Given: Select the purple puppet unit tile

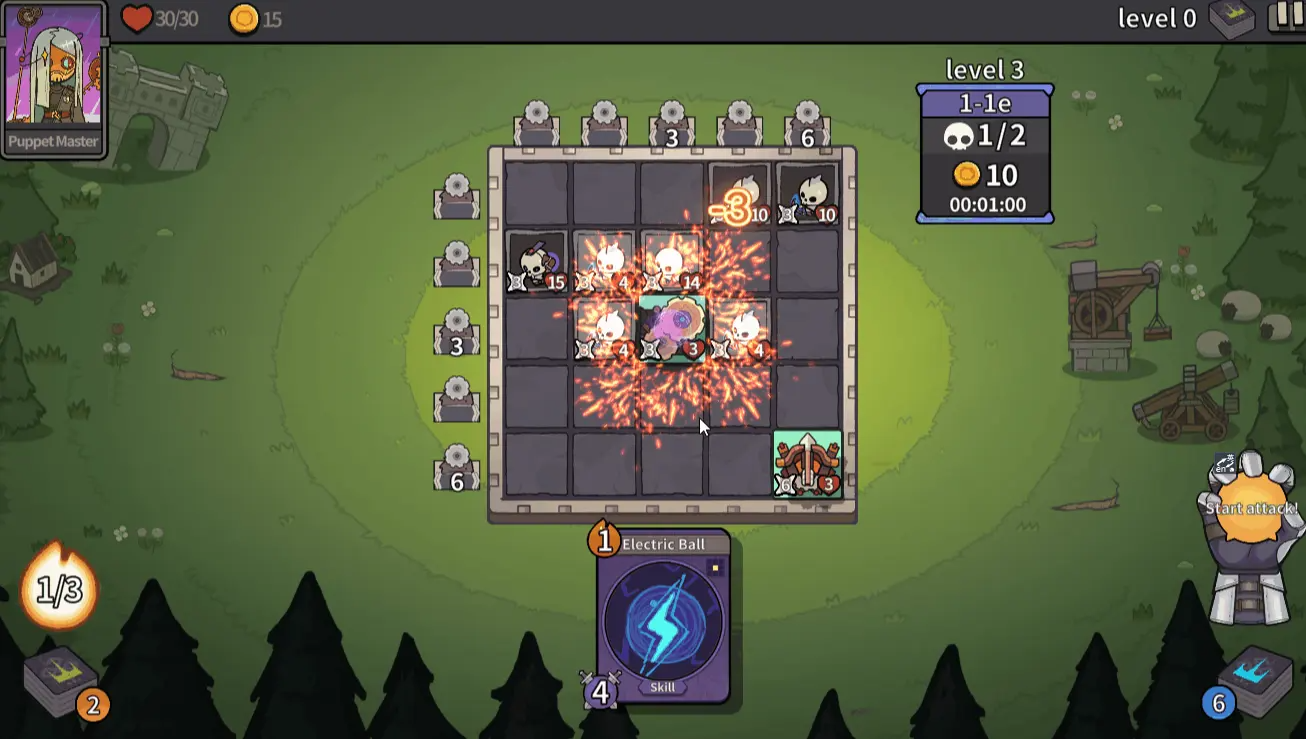Looking at the screenshot, I should [672, 329].
